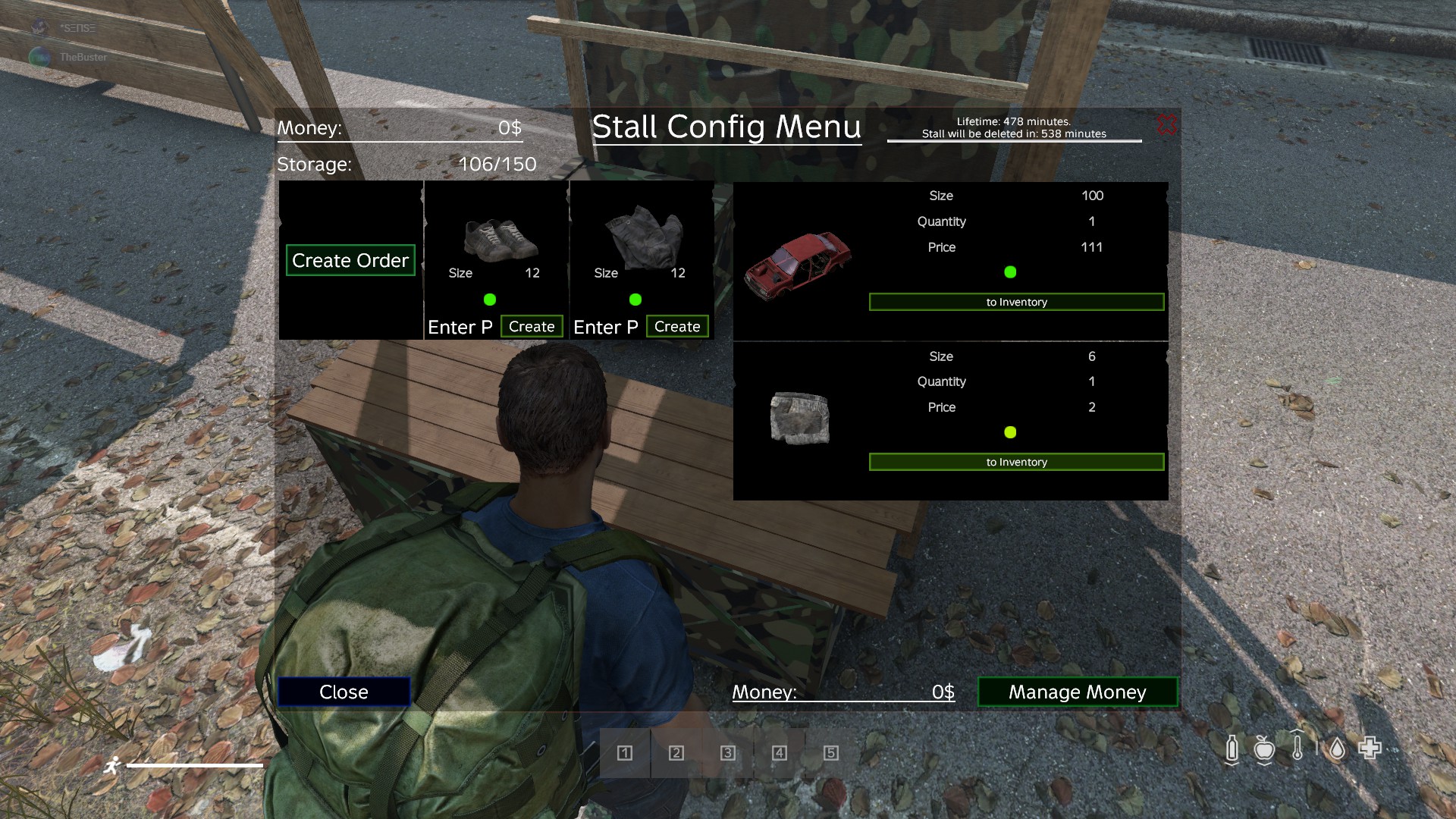Viewport: 1456px width, 819px height.
Task: Close the Stall Config Menu with Close
Action: pos(344,692)
